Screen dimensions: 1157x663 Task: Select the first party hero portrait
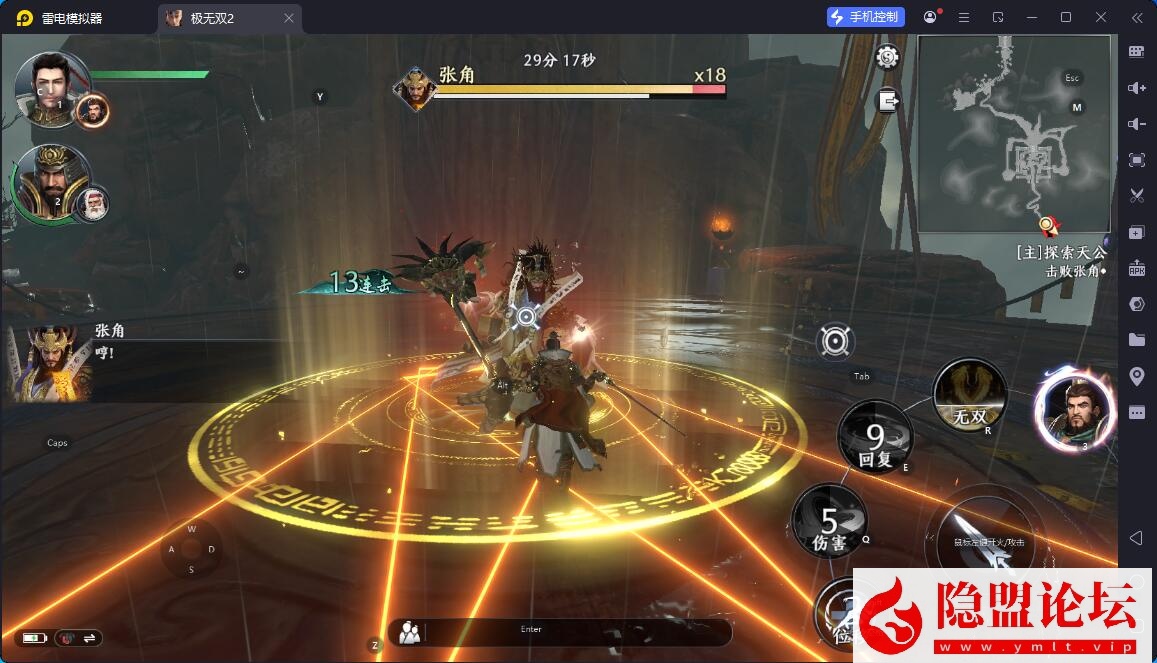52,88
